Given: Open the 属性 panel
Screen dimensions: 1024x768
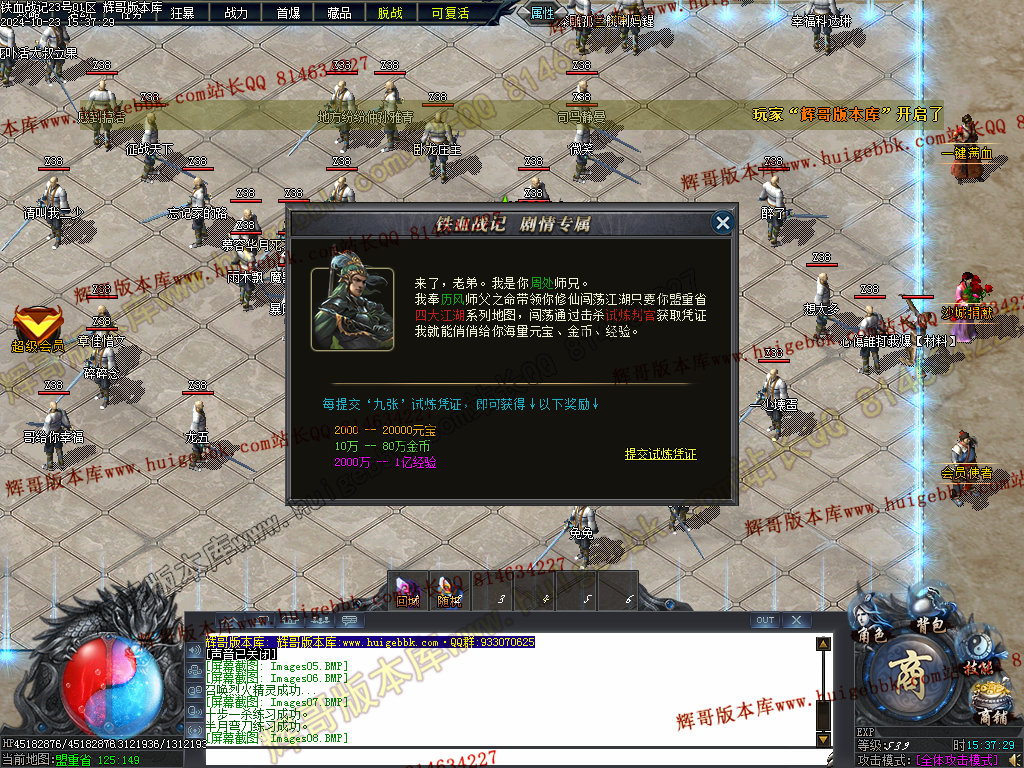Looking at the screenshot, I should (x=543, y=13).
